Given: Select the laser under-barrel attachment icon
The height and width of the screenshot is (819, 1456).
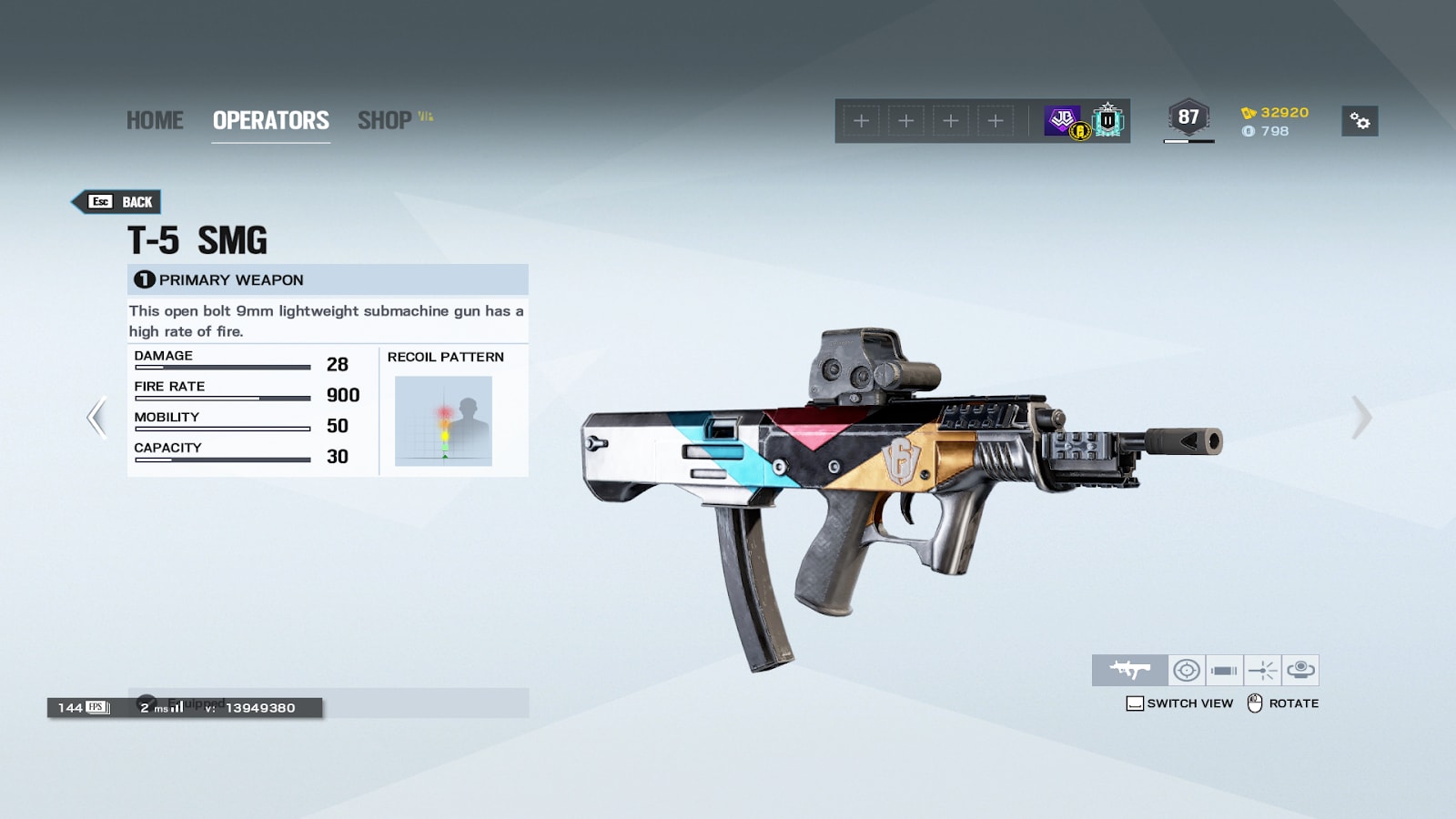Looking at the screenshot, I should (x=1262, y=671).
